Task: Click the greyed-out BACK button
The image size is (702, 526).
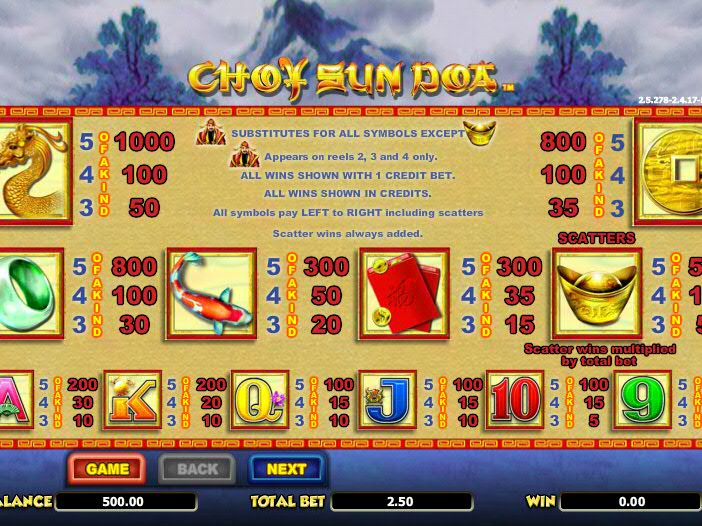Action: click(x=197, y=468)
